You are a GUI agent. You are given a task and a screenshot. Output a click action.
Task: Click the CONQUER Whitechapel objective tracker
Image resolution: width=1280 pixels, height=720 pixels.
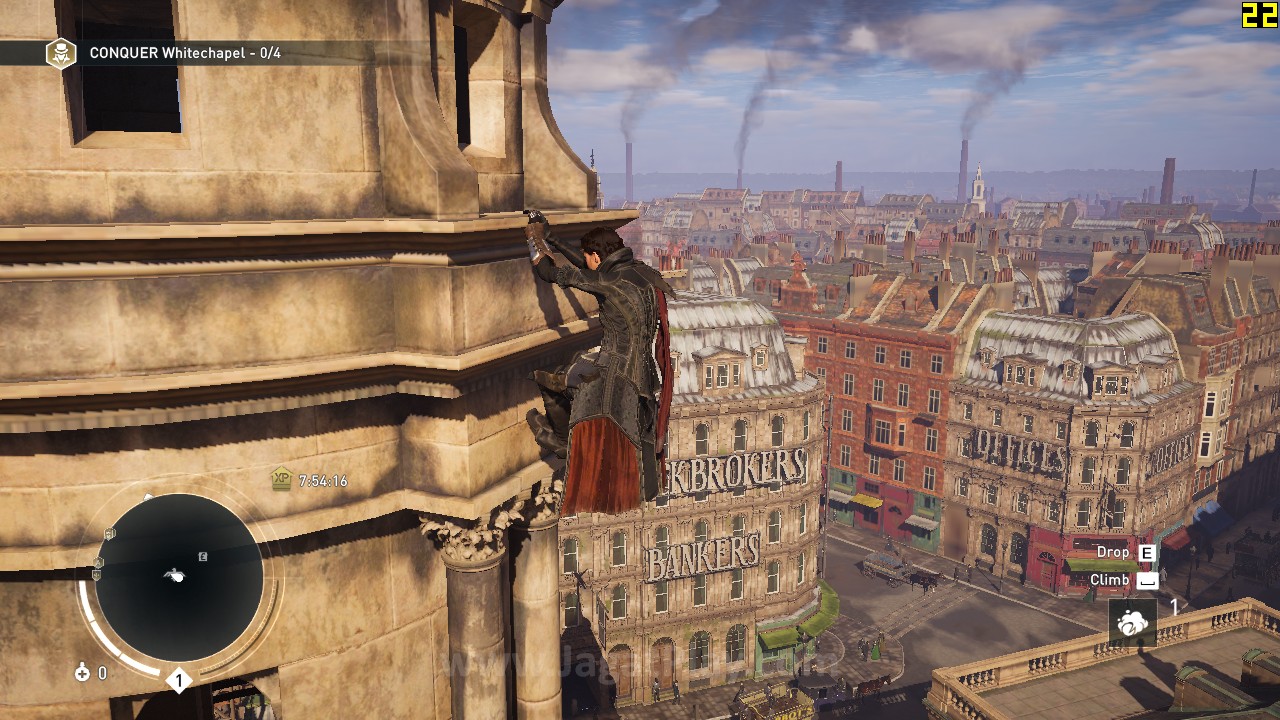[x=183, y=53]
